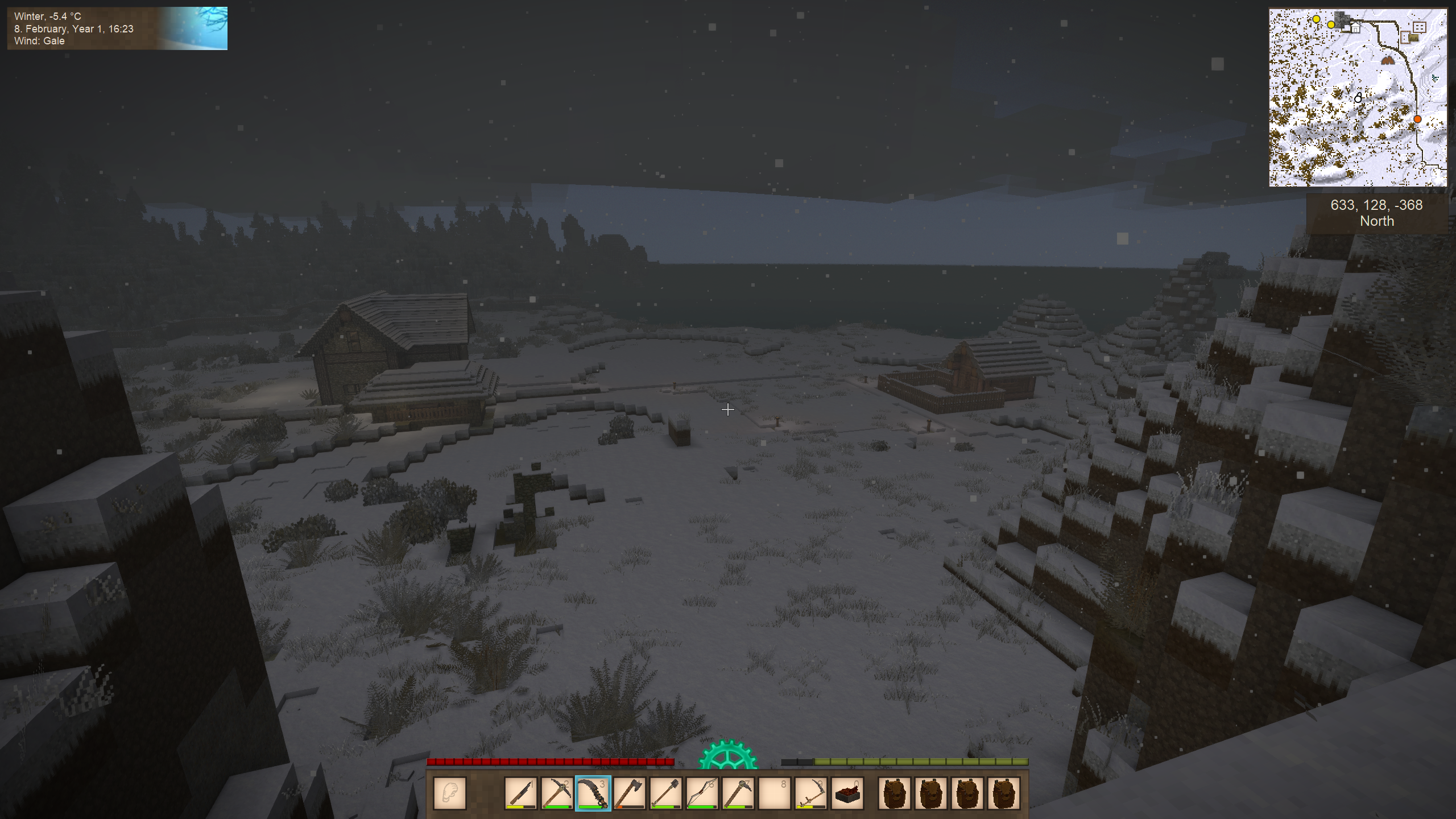Click the brown cave marker on the minimap

pos(1388,60)
